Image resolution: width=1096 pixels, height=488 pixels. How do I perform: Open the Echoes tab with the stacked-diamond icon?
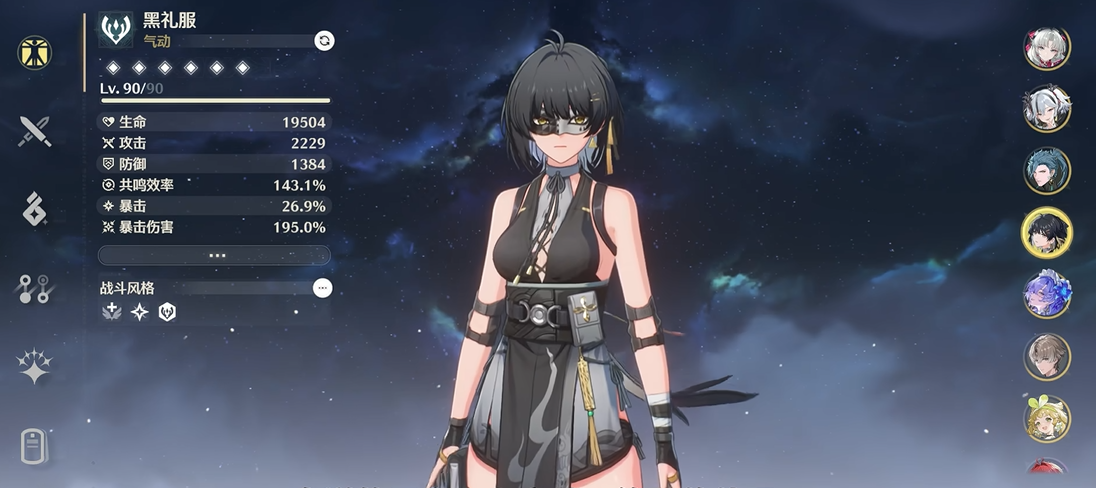point(35,208)
